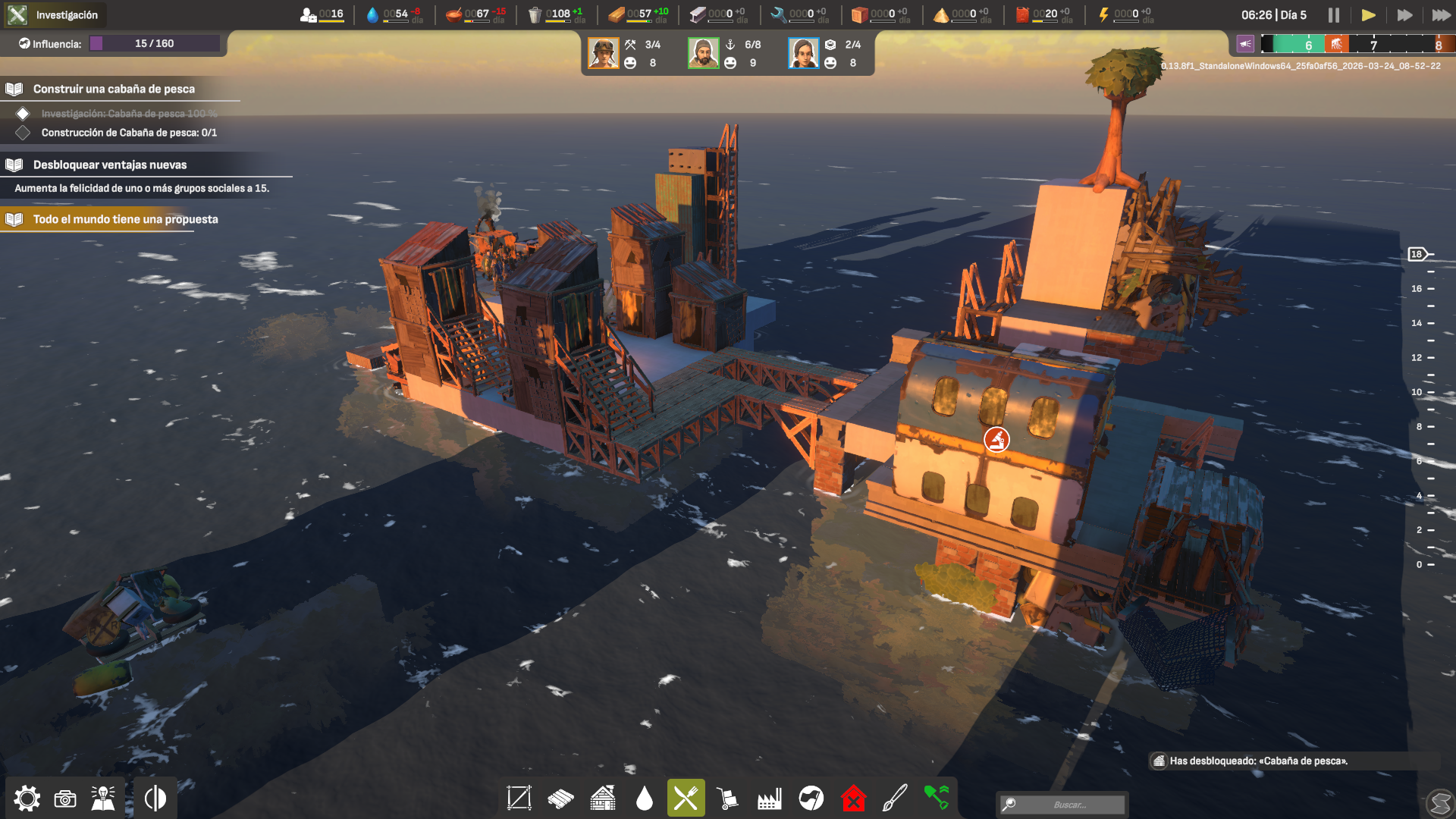The width and height of the screenshot is (1456, 819).
Task: Open the "Construir una cabaña de pesca" objective
Action: tap(114, 89)
